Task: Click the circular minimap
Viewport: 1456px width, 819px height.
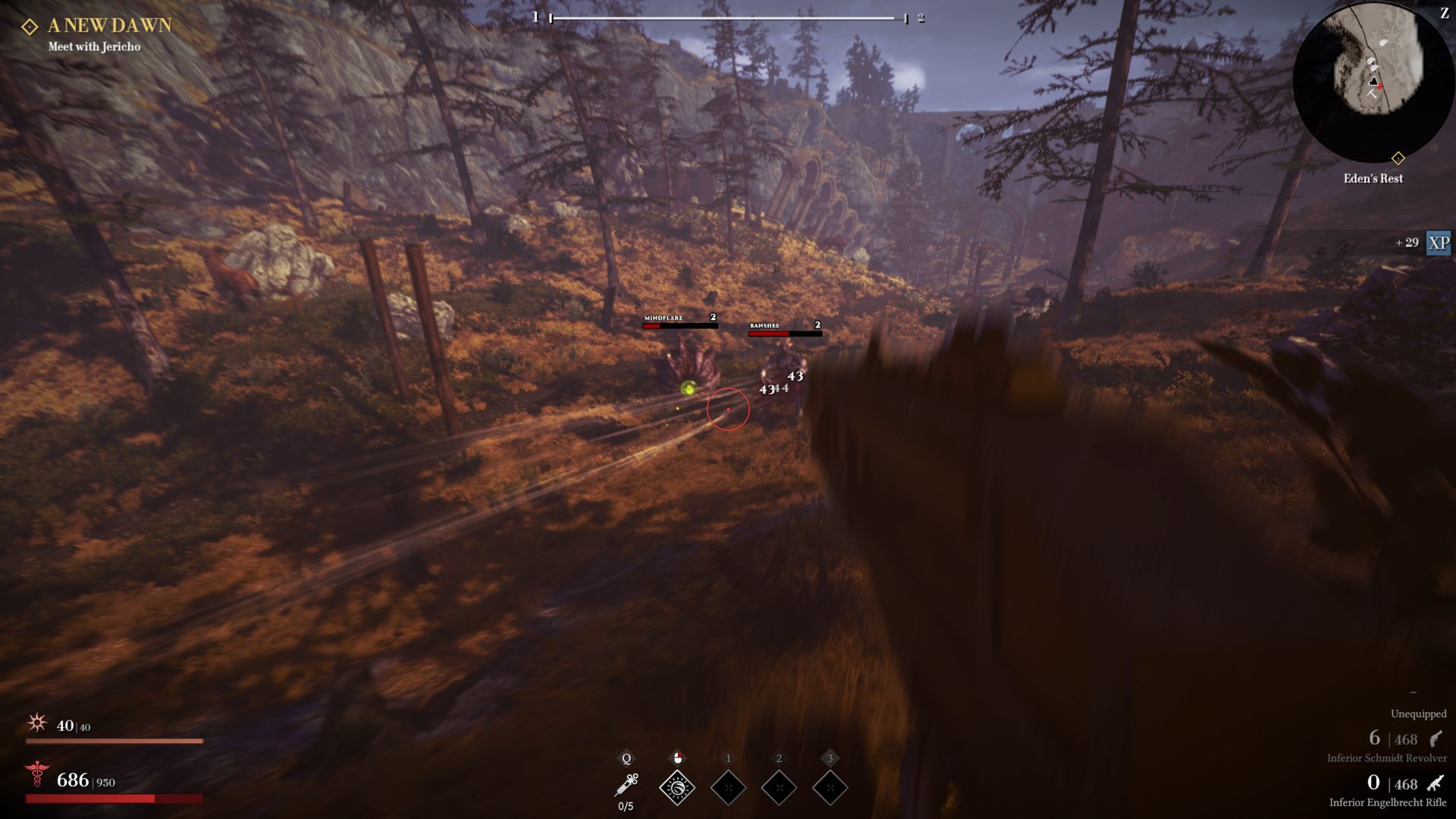Action: click(x=1373, y=80)
